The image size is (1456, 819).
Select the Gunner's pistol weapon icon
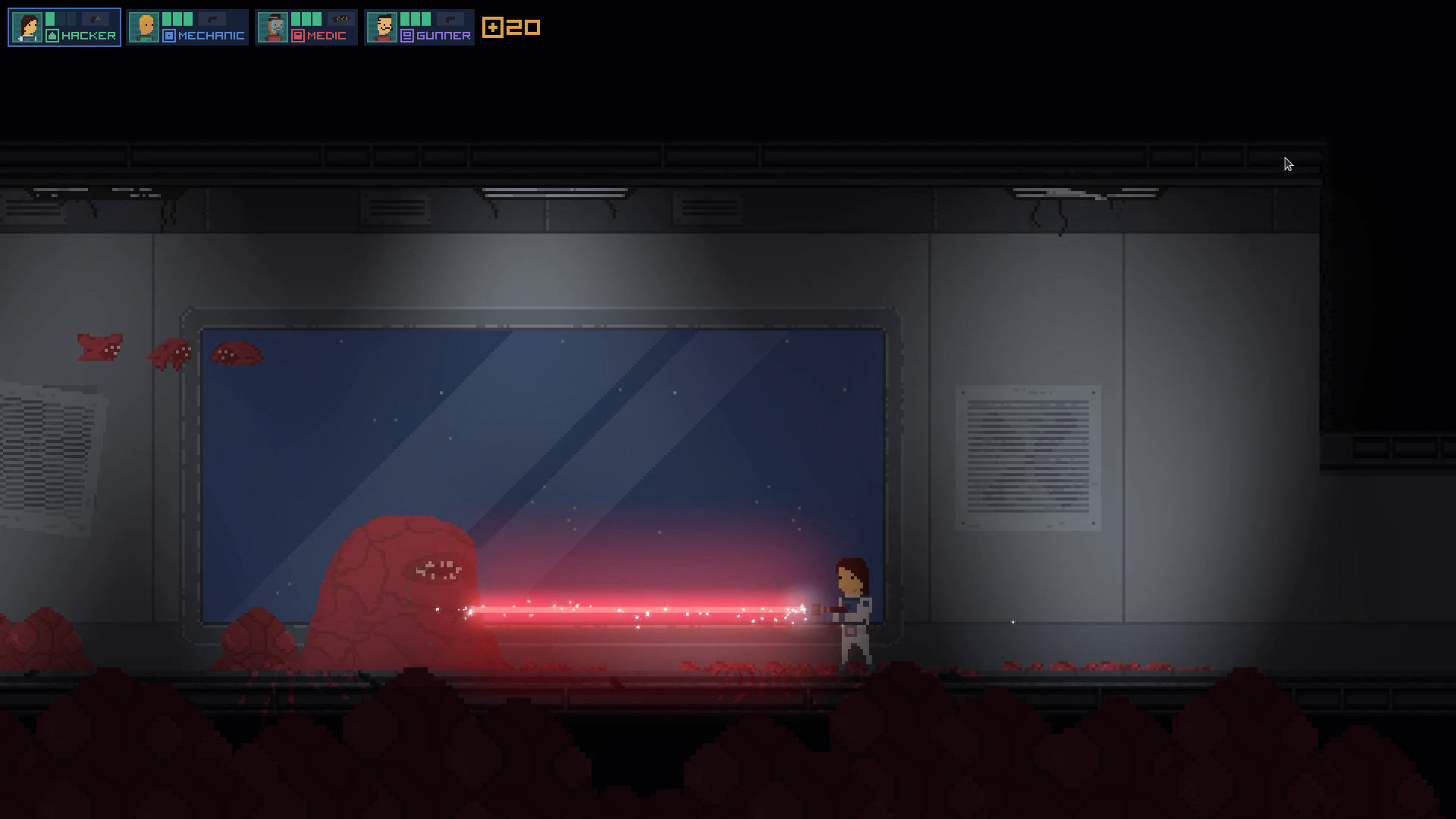[x=450, y=17]
